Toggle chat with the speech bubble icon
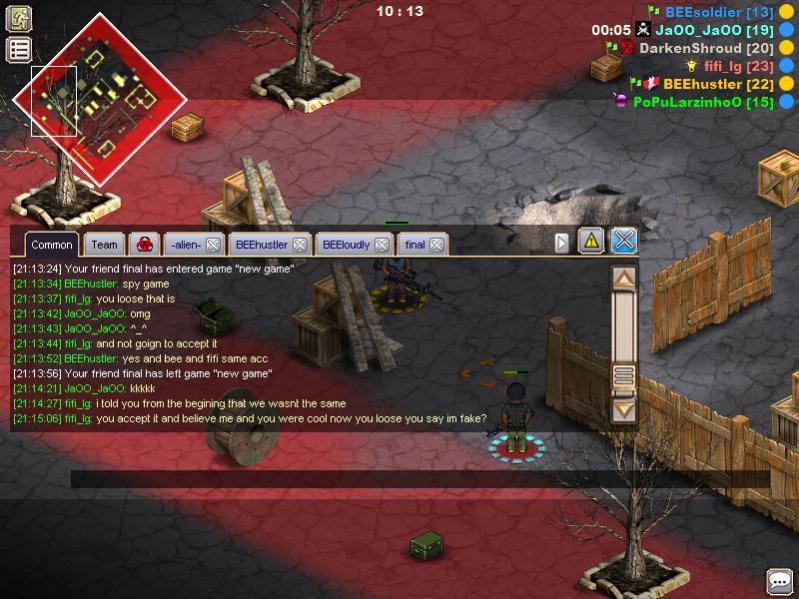The height and width of the screenshot is (599, 799). coord(779,580)
